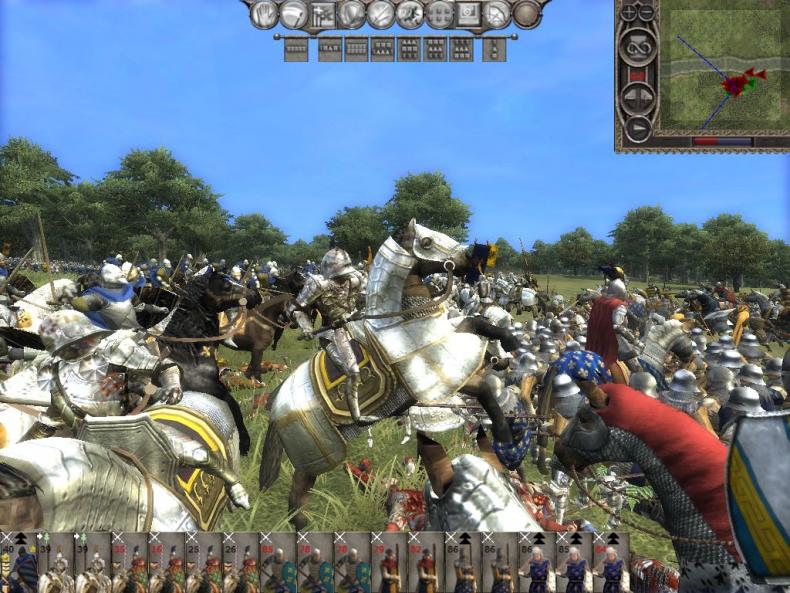Click the sword attack mode button

click(381, 14)
